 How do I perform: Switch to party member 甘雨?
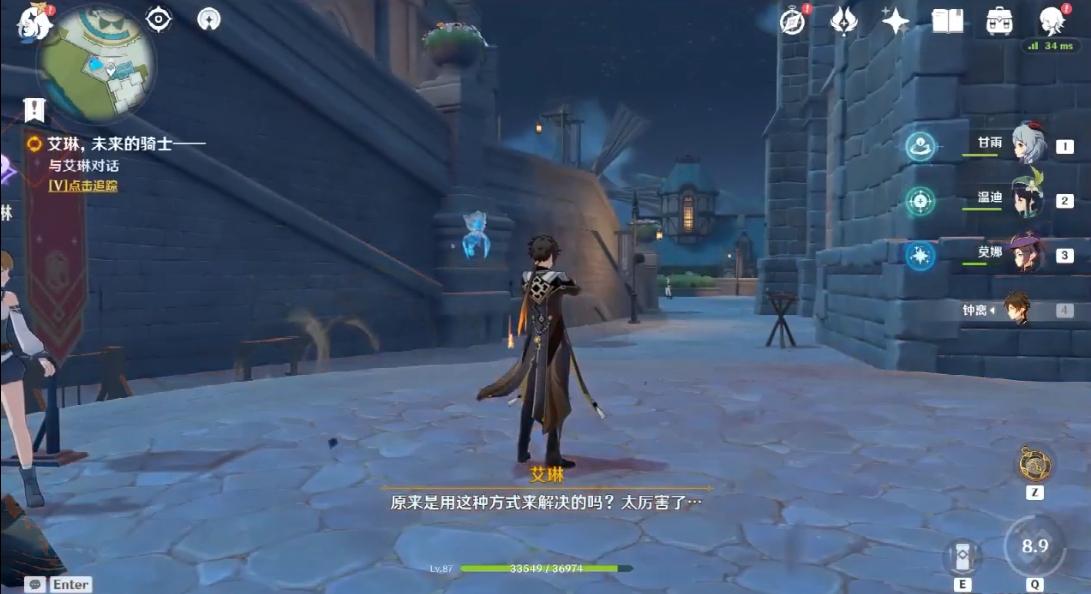[1027, 145]
